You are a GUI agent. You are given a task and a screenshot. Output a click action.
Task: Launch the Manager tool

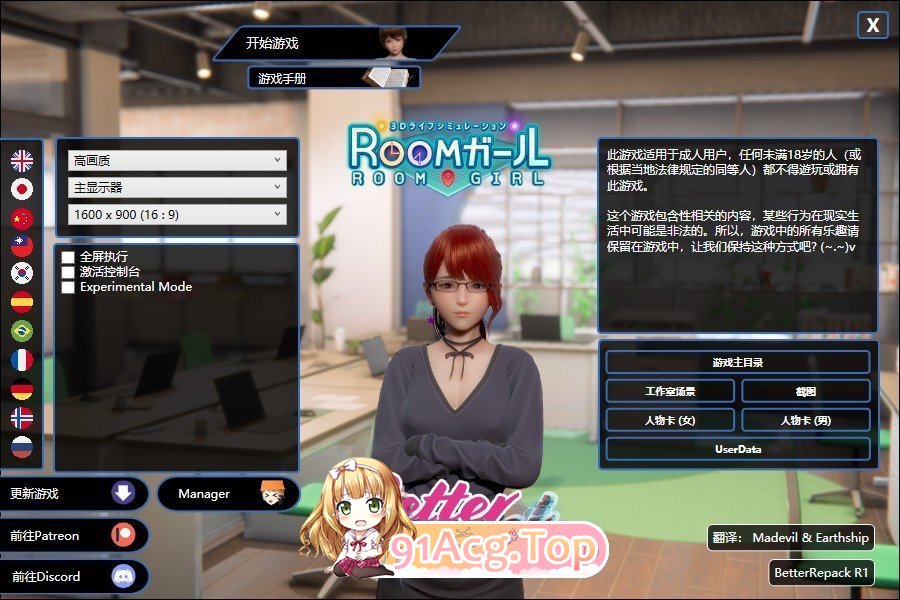click(228, 494)
